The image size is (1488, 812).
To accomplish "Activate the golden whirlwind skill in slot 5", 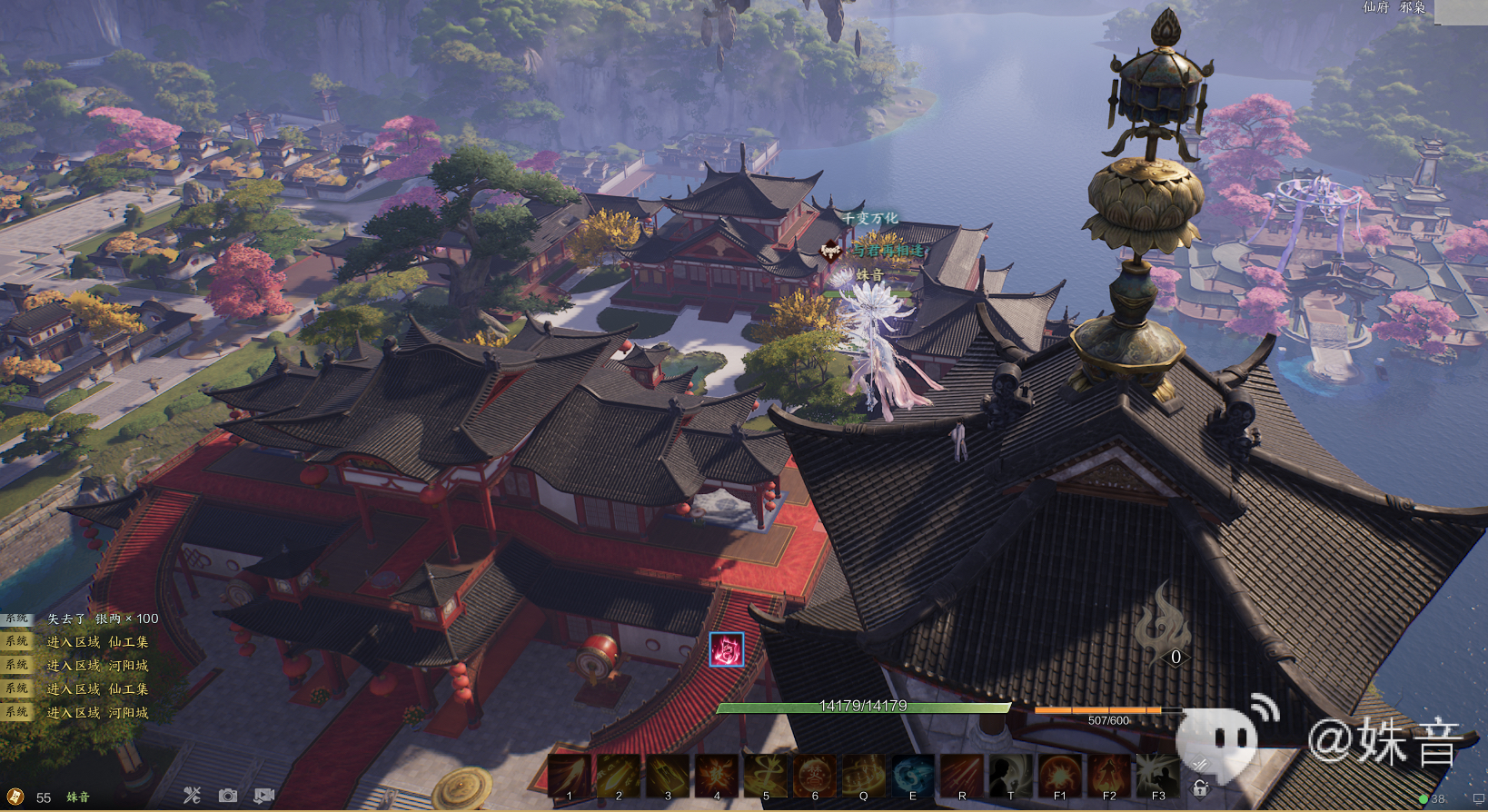I will pos(766,777).
